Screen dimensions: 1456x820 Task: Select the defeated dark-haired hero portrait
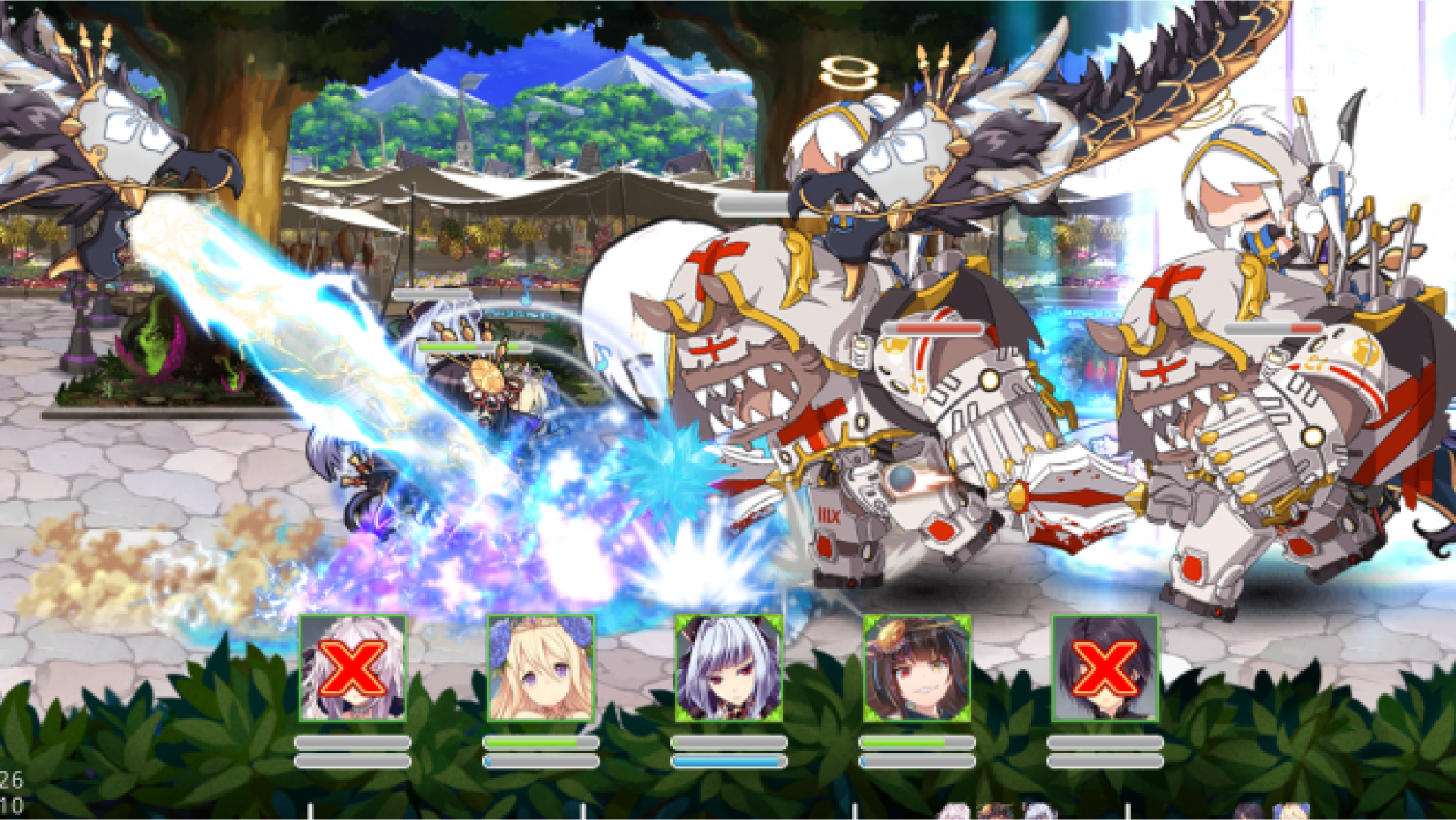coord(1105,668)
